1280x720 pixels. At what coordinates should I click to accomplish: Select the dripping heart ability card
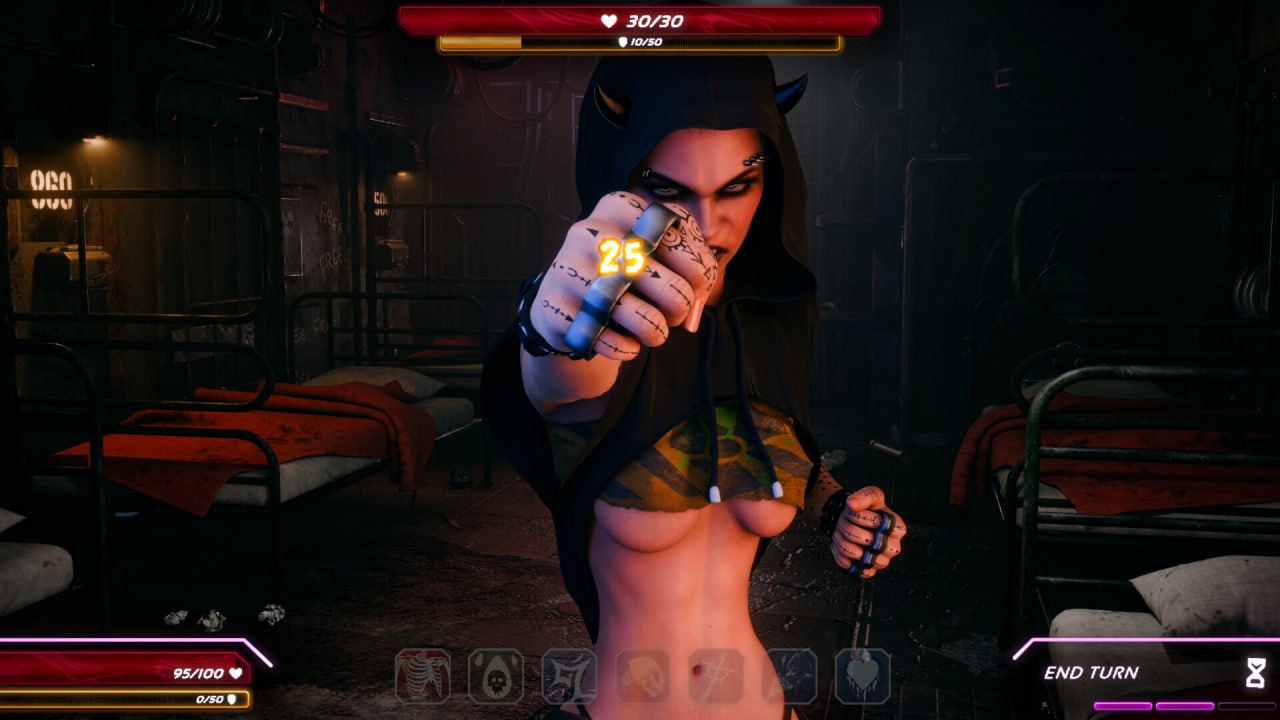862,676
